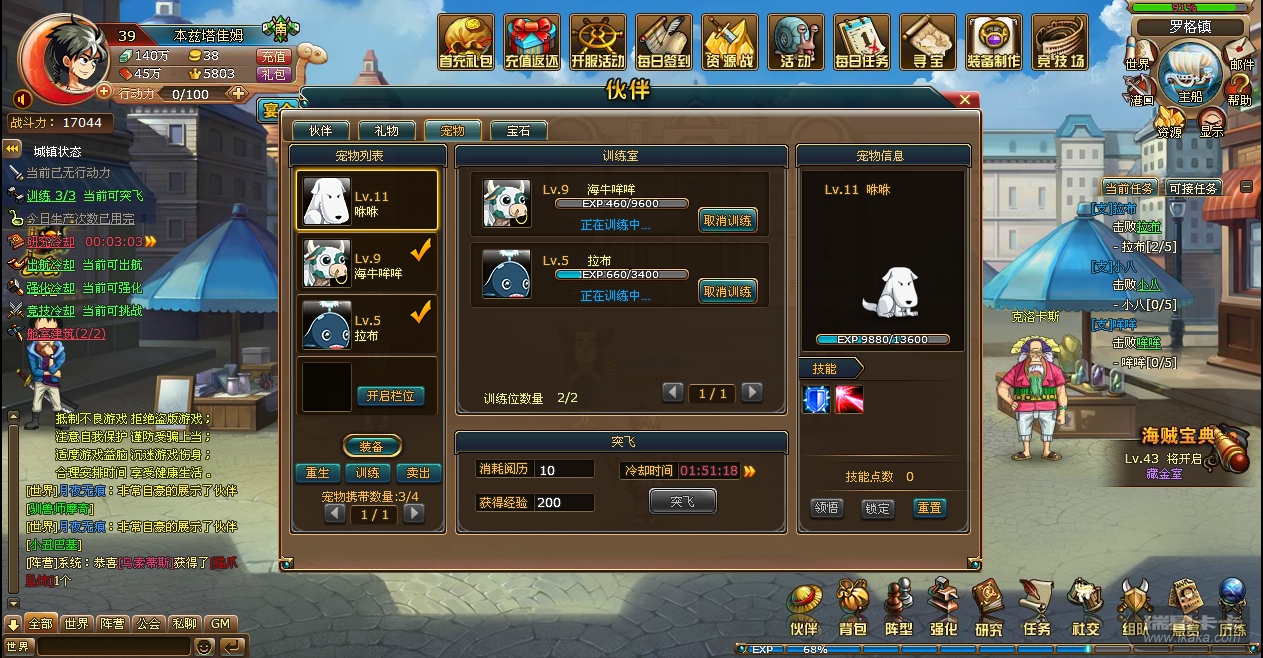Show the 可接任务 available quests tab
The height and width of the screenshot is (658, 1263).
(x=1192, y=188)
